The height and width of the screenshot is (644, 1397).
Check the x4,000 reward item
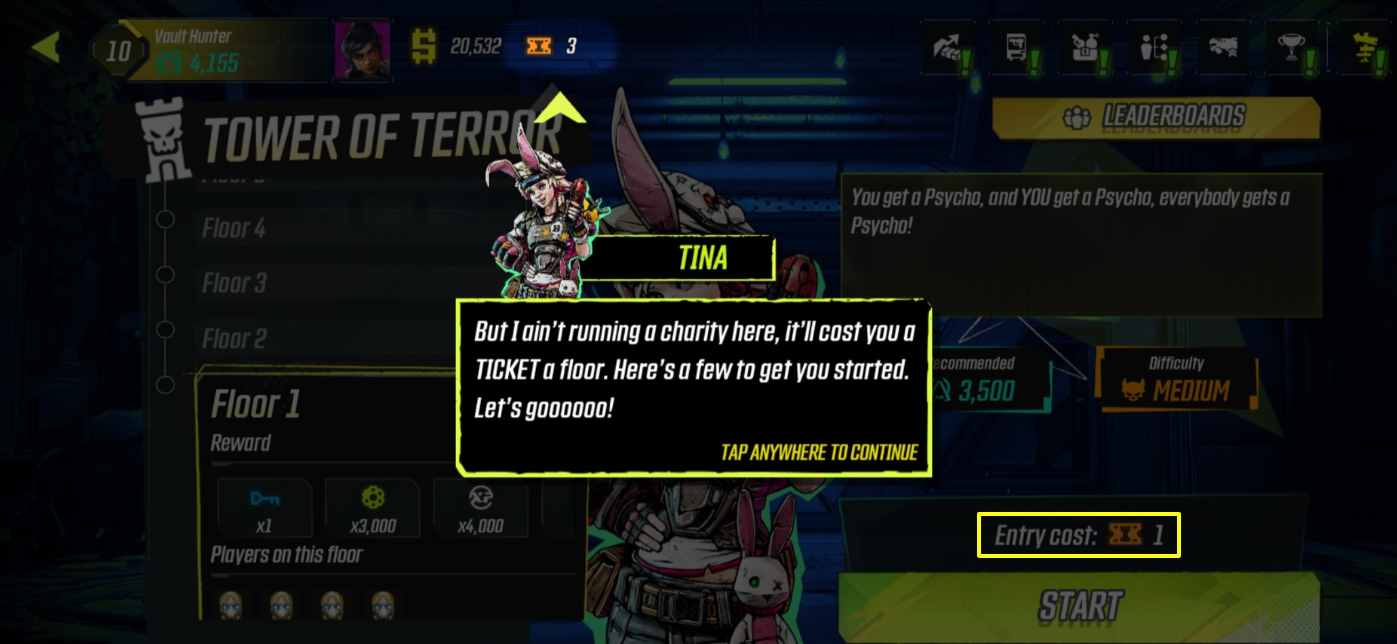(x=480, y=508)
